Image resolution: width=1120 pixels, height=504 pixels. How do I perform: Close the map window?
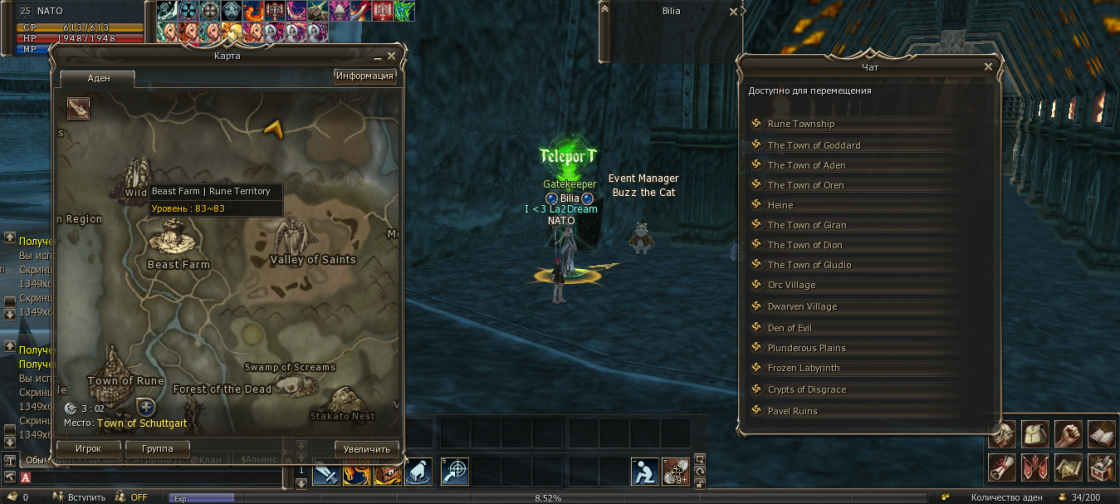pyautogui.click(x=391, y=57)
